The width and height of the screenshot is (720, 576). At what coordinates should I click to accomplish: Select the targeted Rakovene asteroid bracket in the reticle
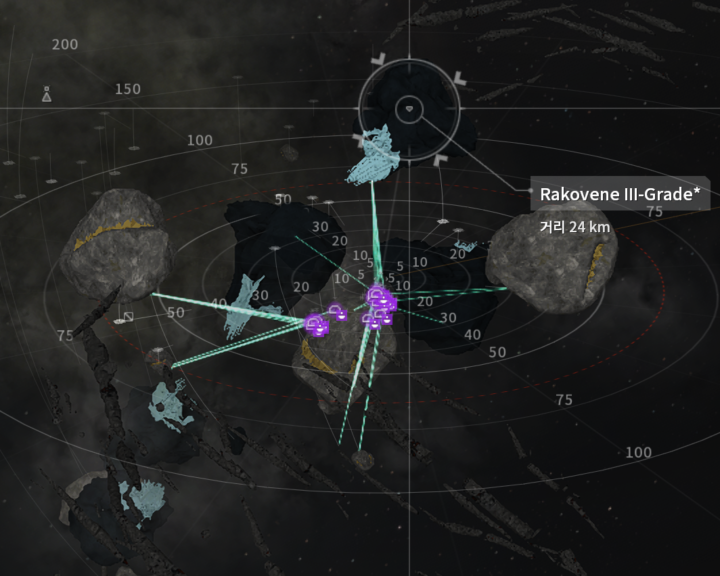408,107
